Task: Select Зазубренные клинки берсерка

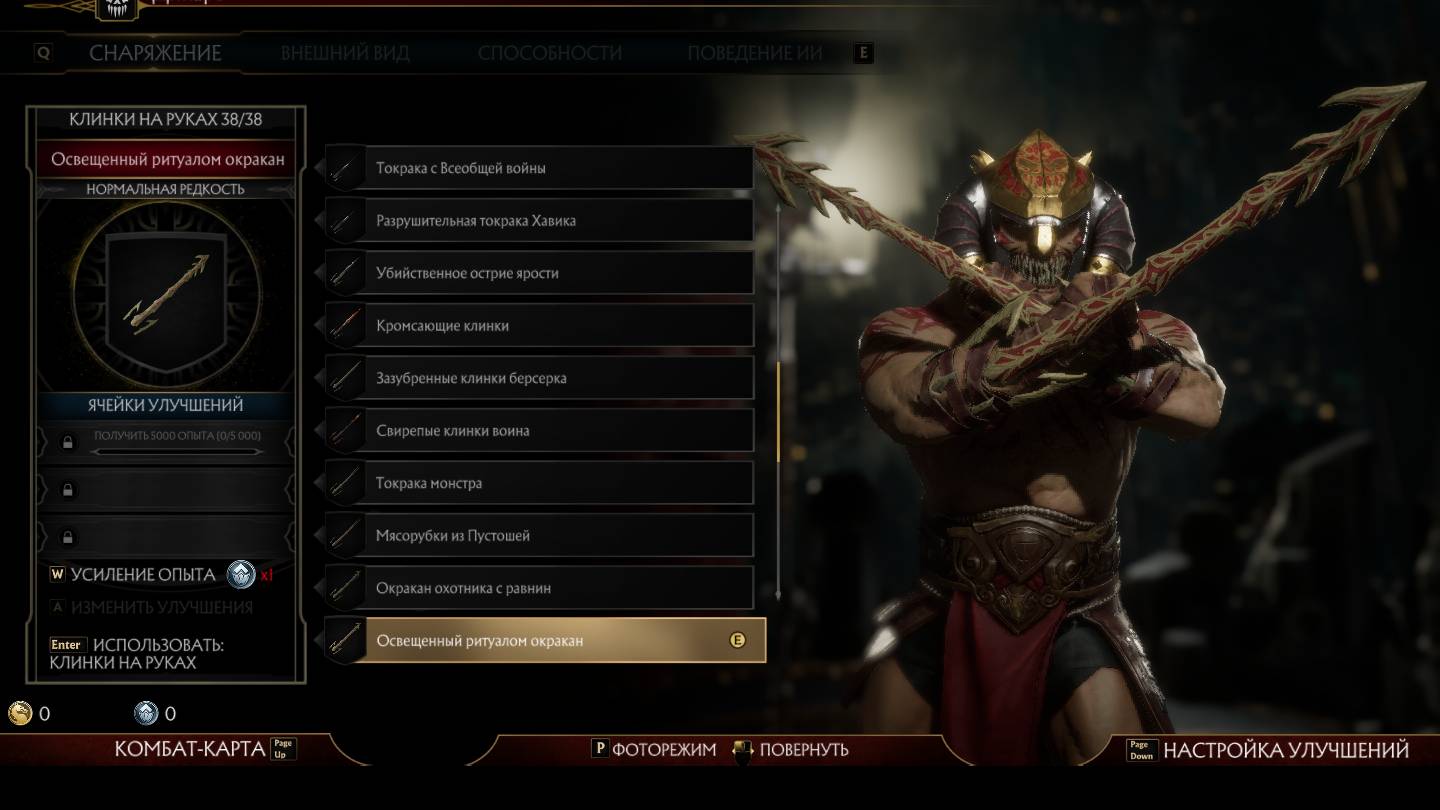Action: click(540, 378)
